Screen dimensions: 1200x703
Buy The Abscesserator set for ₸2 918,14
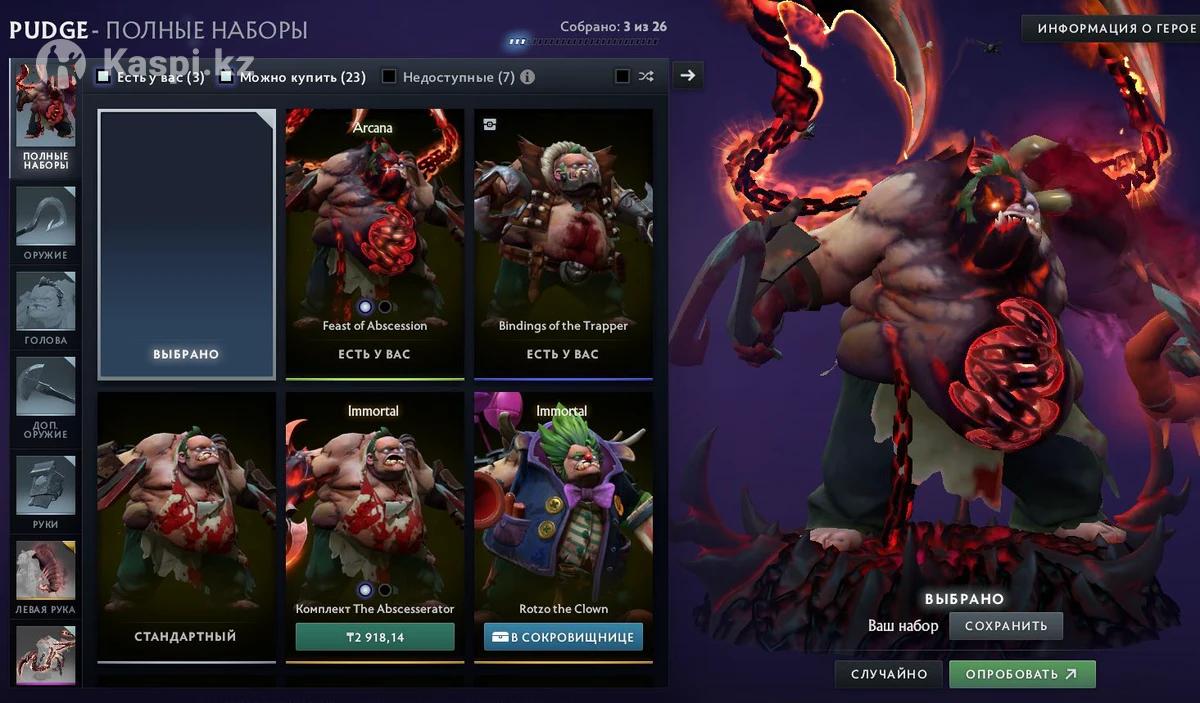[375, 637]
